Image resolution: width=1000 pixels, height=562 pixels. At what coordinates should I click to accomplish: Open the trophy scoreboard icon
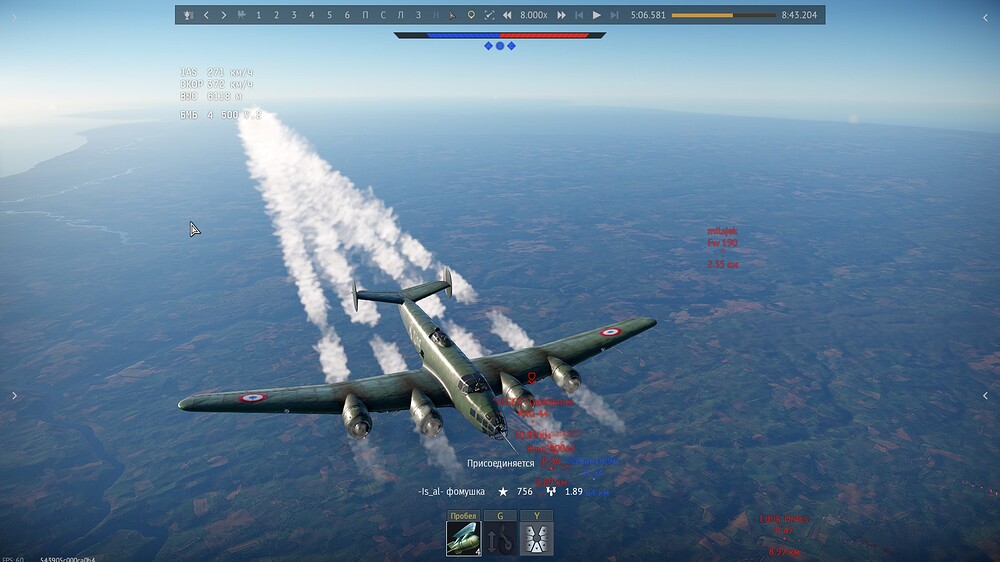(x=187, y=15)
